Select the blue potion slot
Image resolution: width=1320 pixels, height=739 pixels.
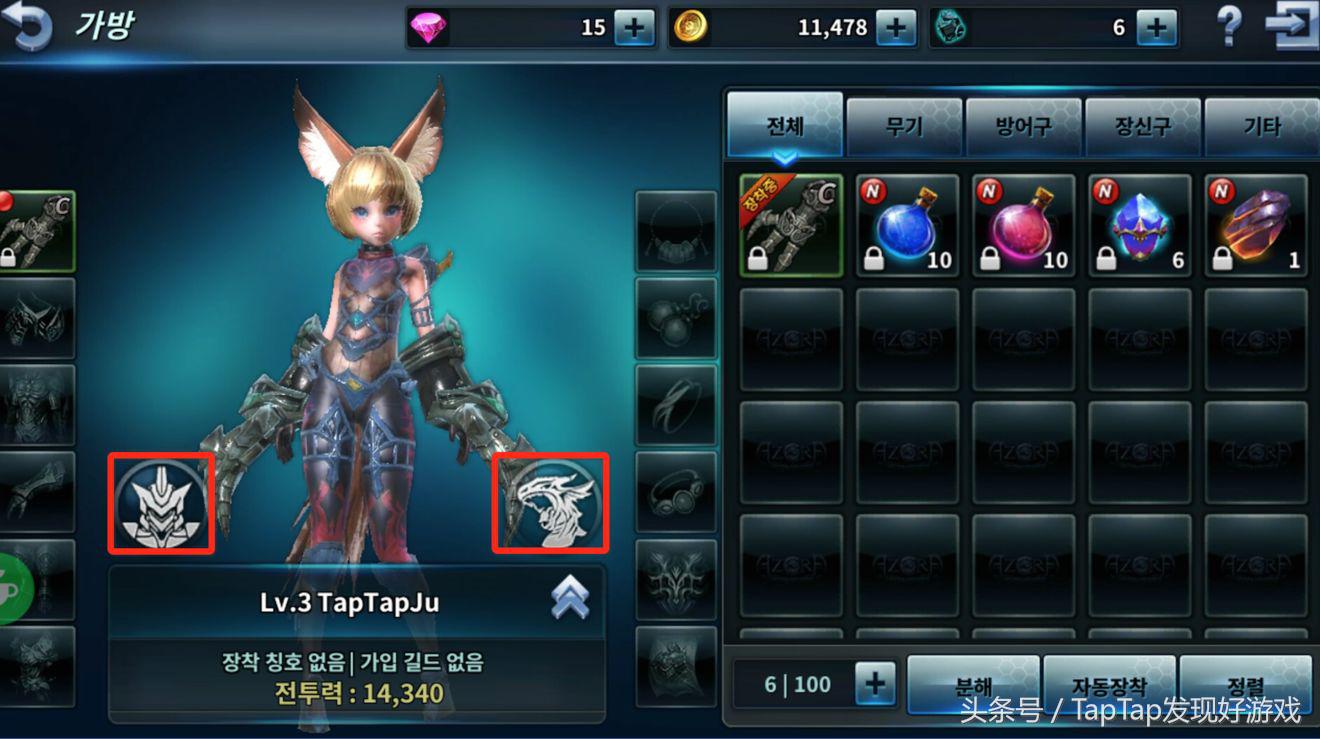pyautogui.click(x=907, y=225)
